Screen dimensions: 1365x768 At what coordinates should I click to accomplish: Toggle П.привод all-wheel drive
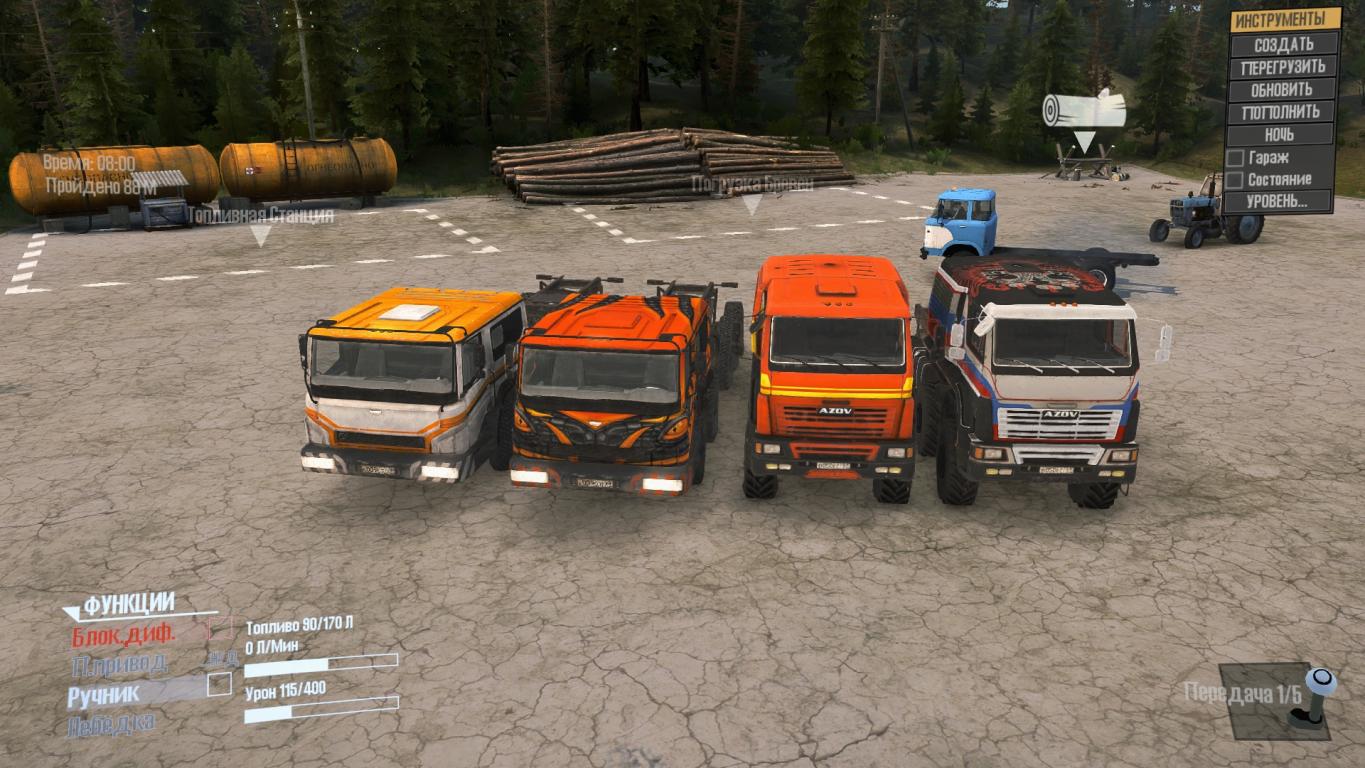[120, 663]
